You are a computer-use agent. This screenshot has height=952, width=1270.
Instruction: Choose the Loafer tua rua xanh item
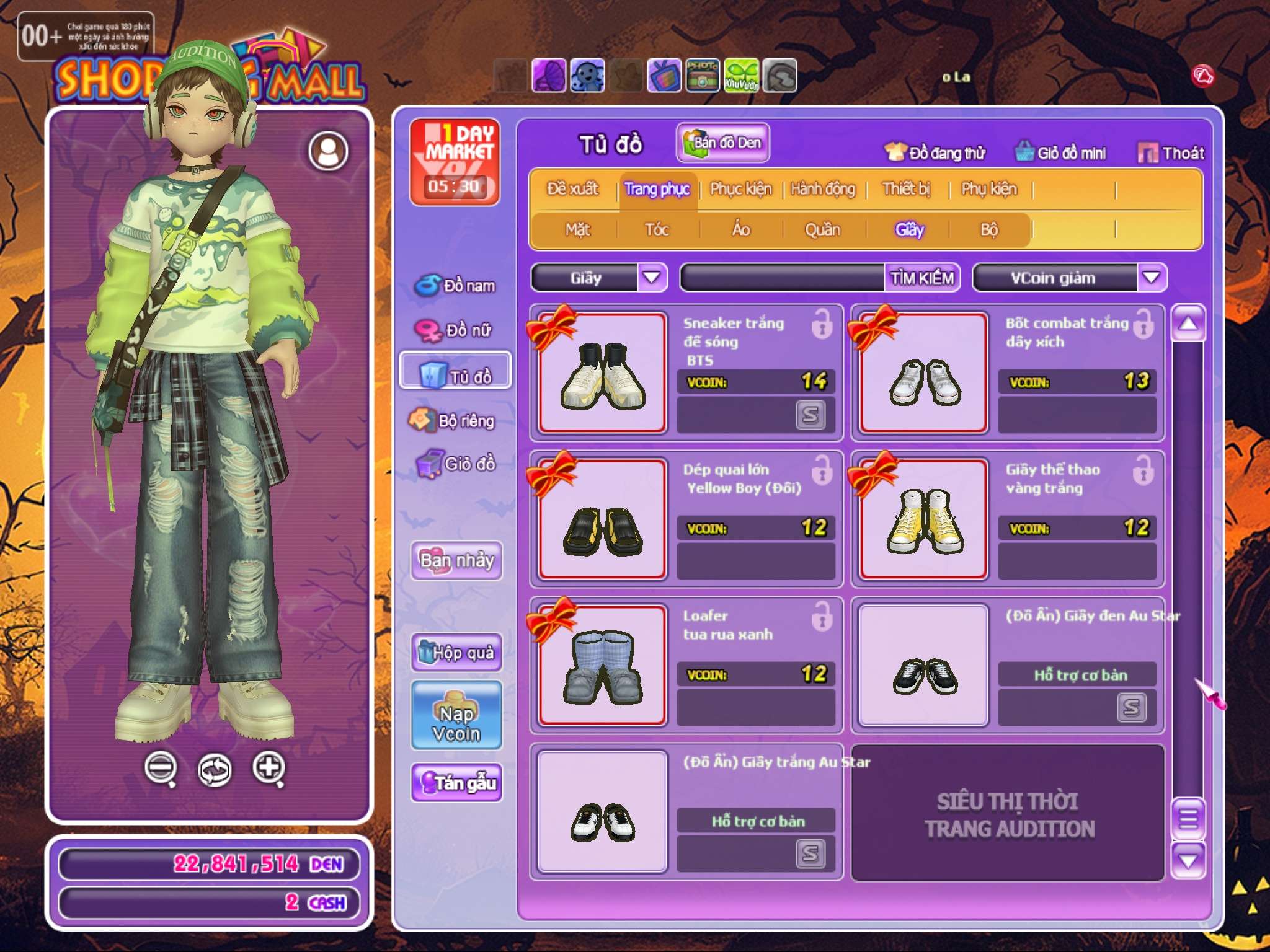pyautogui.click(x=603, y=666)
